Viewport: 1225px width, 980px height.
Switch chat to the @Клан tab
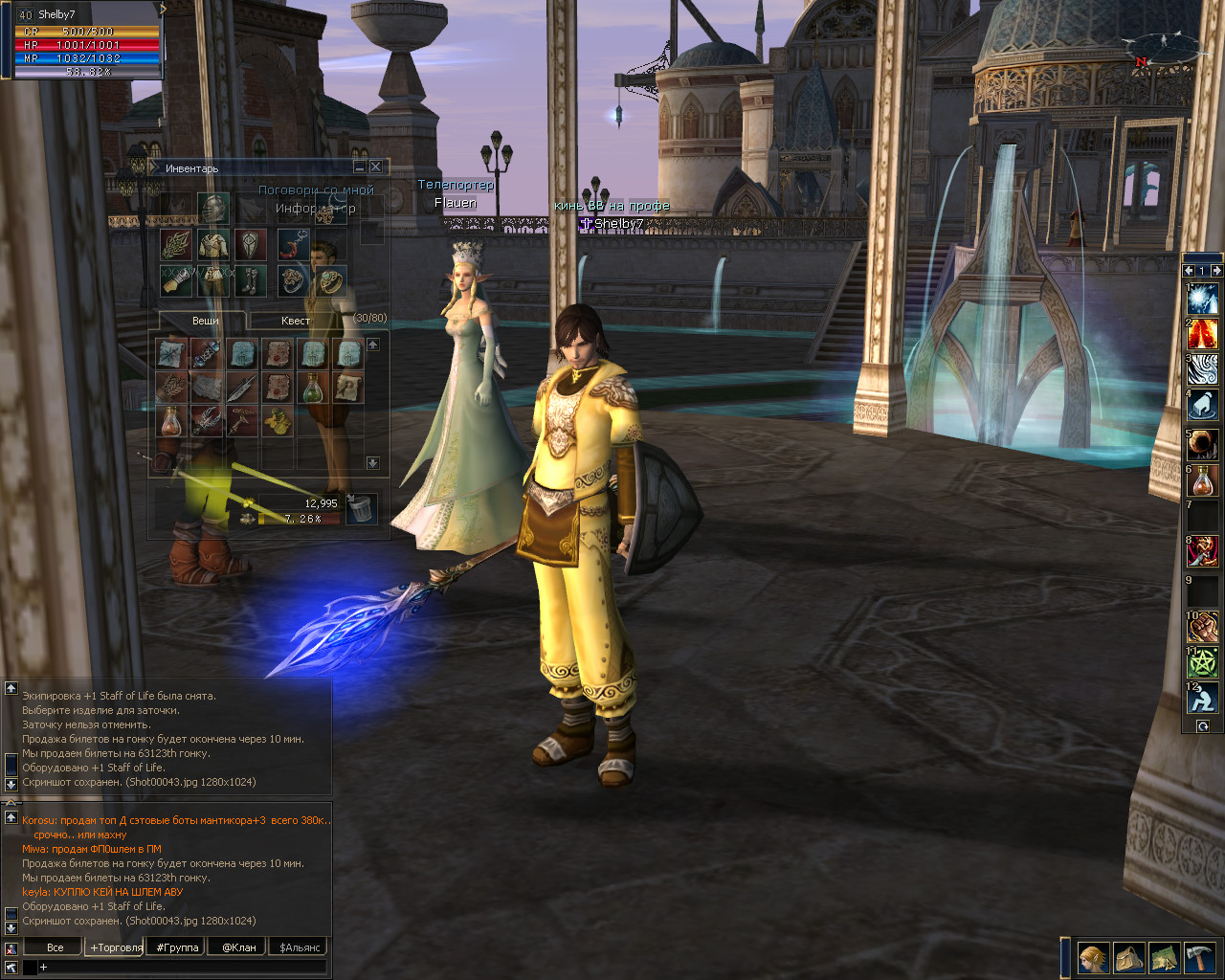pos(239,947)
